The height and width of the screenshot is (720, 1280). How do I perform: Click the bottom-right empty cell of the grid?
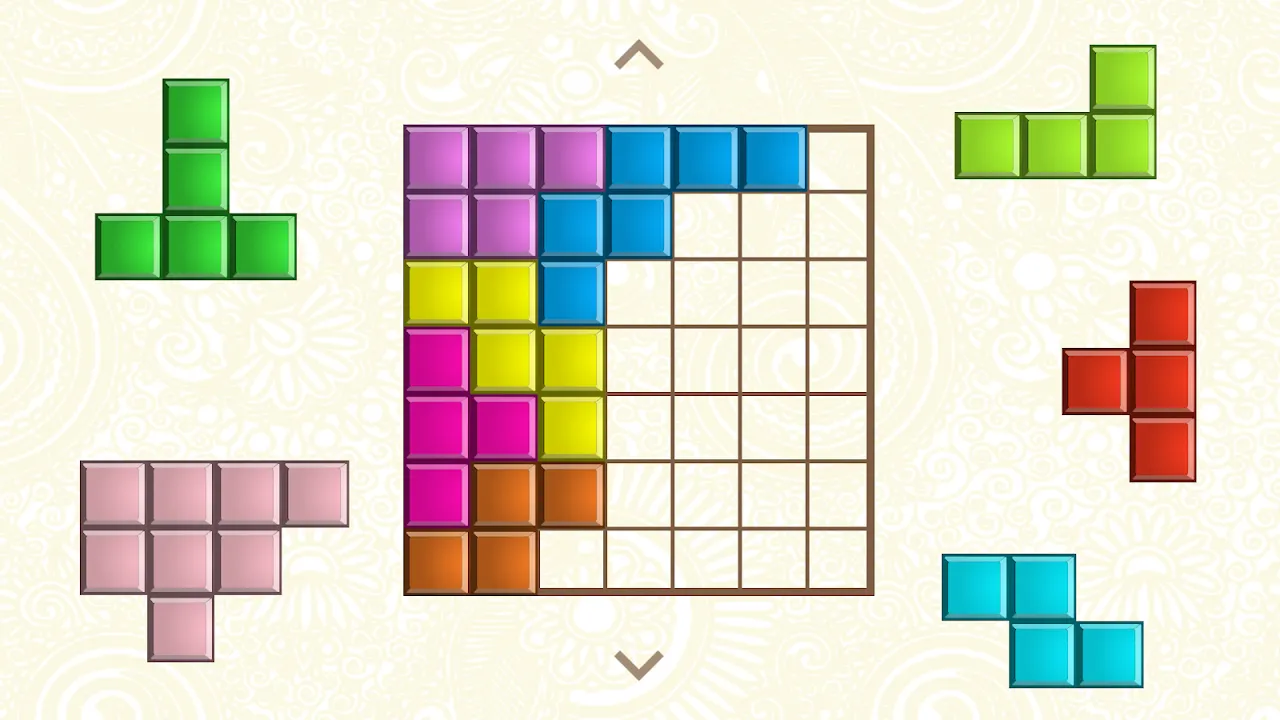[839, 560]
